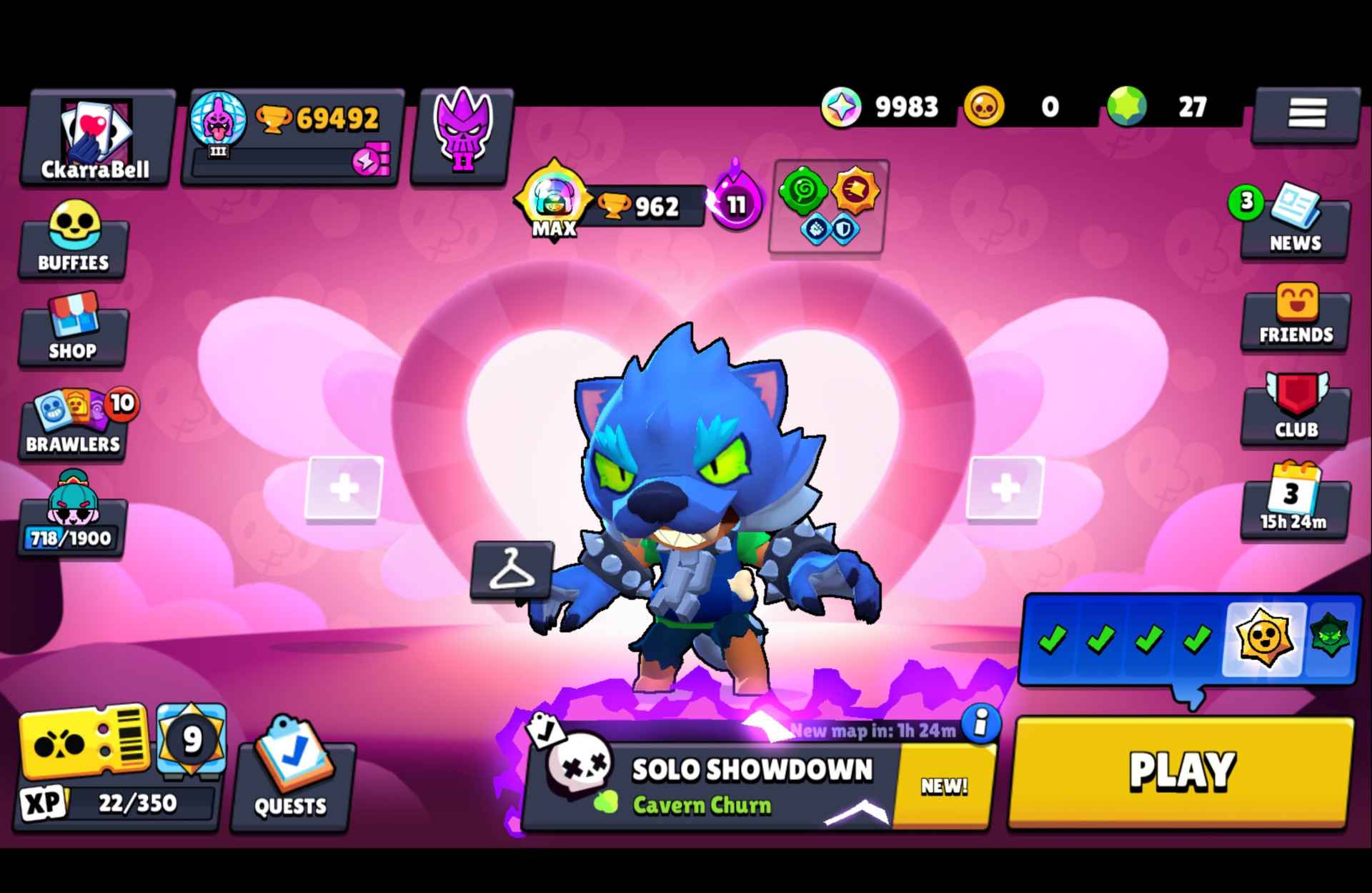Open the hamburger menu in top right

click(1305, 114)
